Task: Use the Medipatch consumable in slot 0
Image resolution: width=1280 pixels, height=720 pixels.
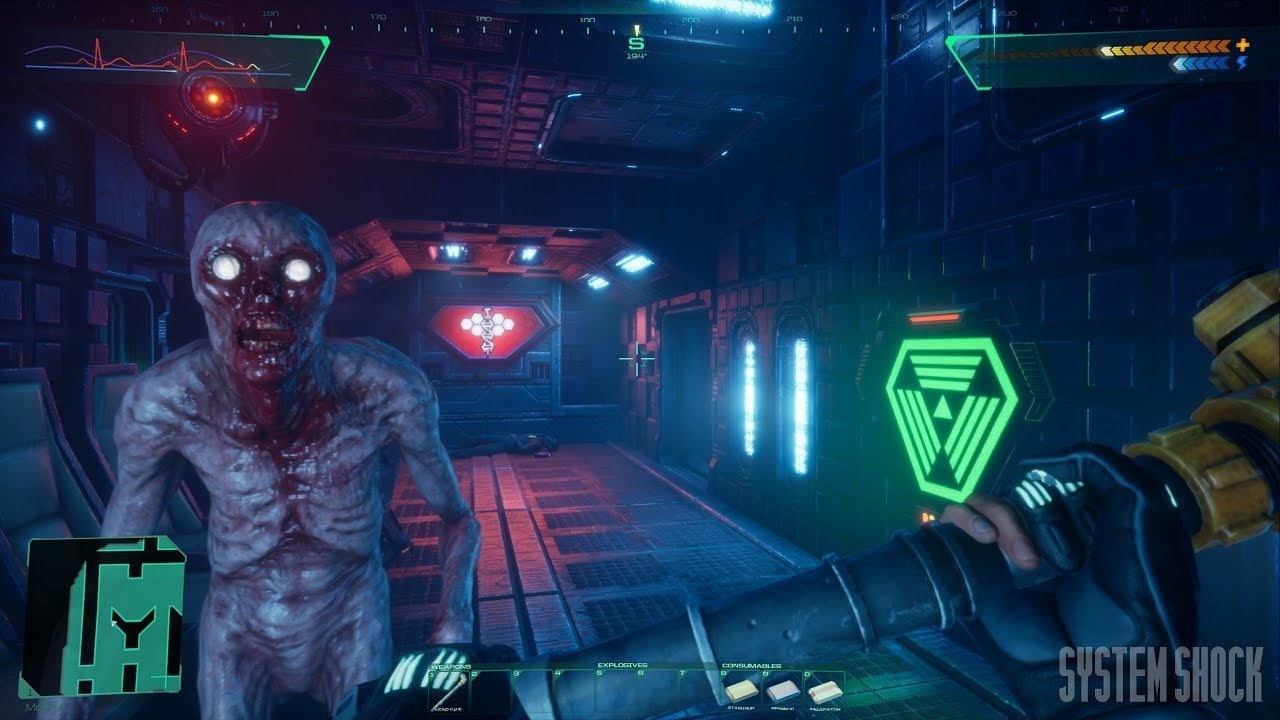Action: point(824,692)
